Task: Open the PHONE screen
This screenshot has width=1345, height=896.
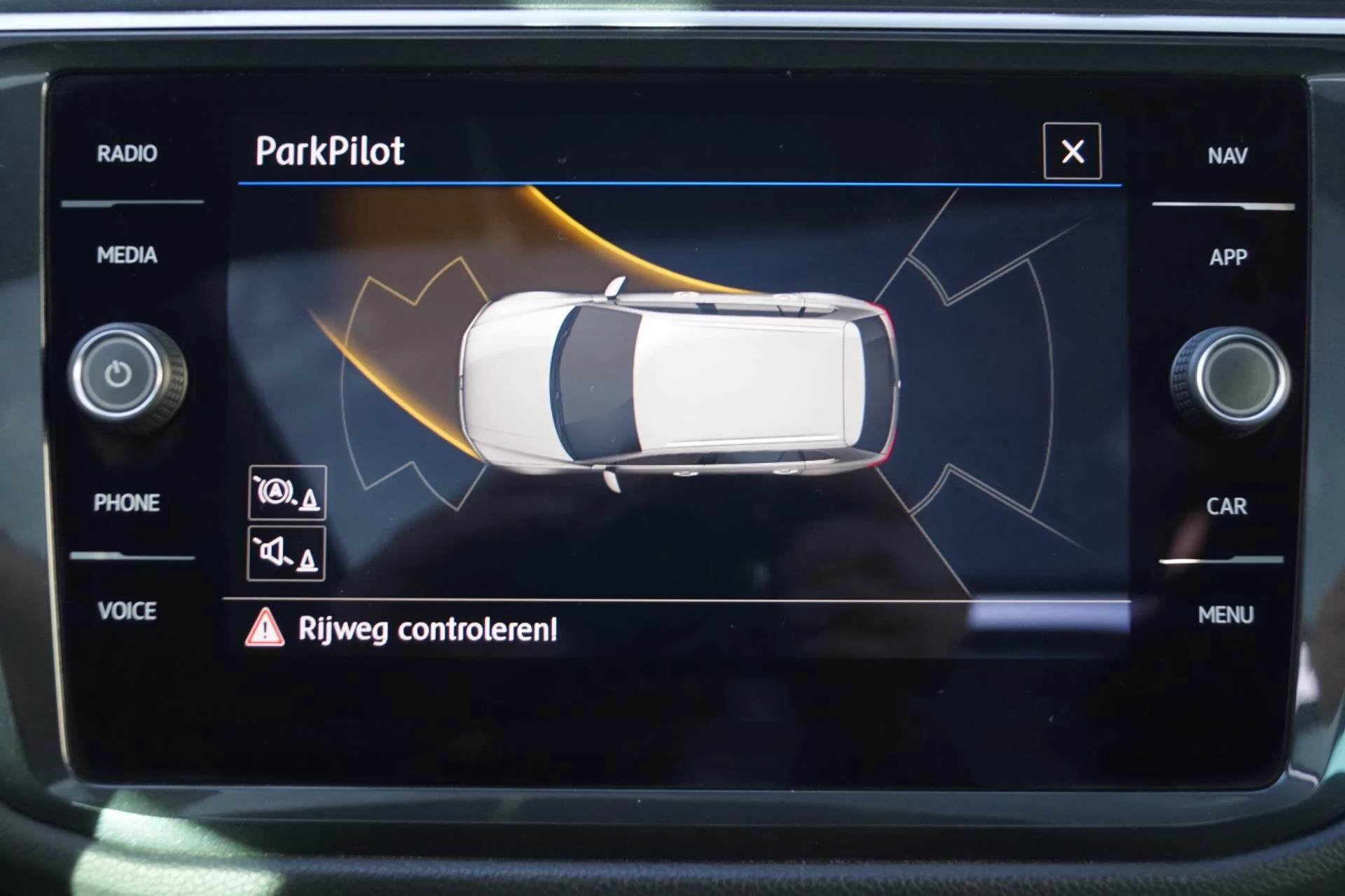Action: pyautogui.click(x=127, y=502)
